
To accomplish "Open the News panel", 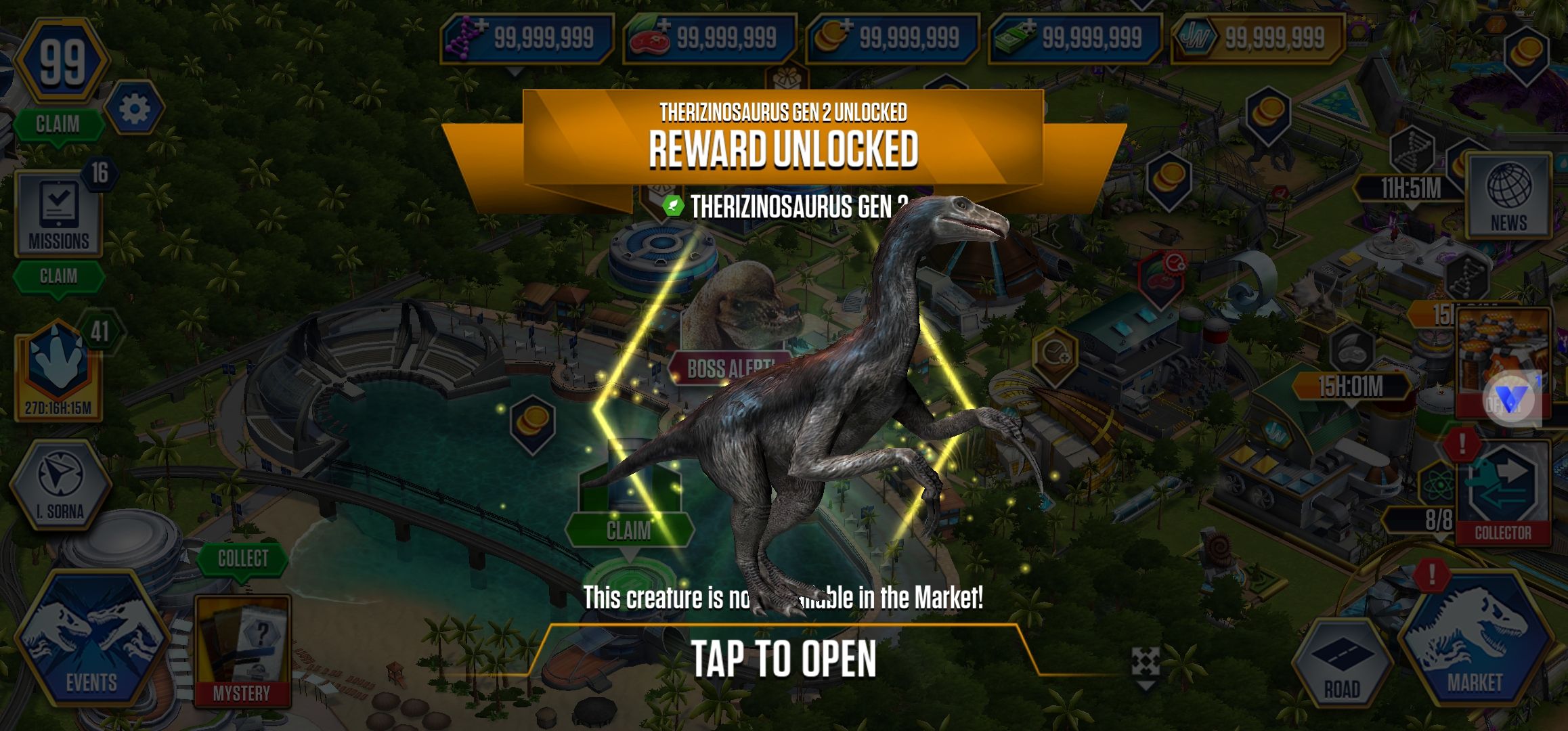I will [x=1508, y=196].
